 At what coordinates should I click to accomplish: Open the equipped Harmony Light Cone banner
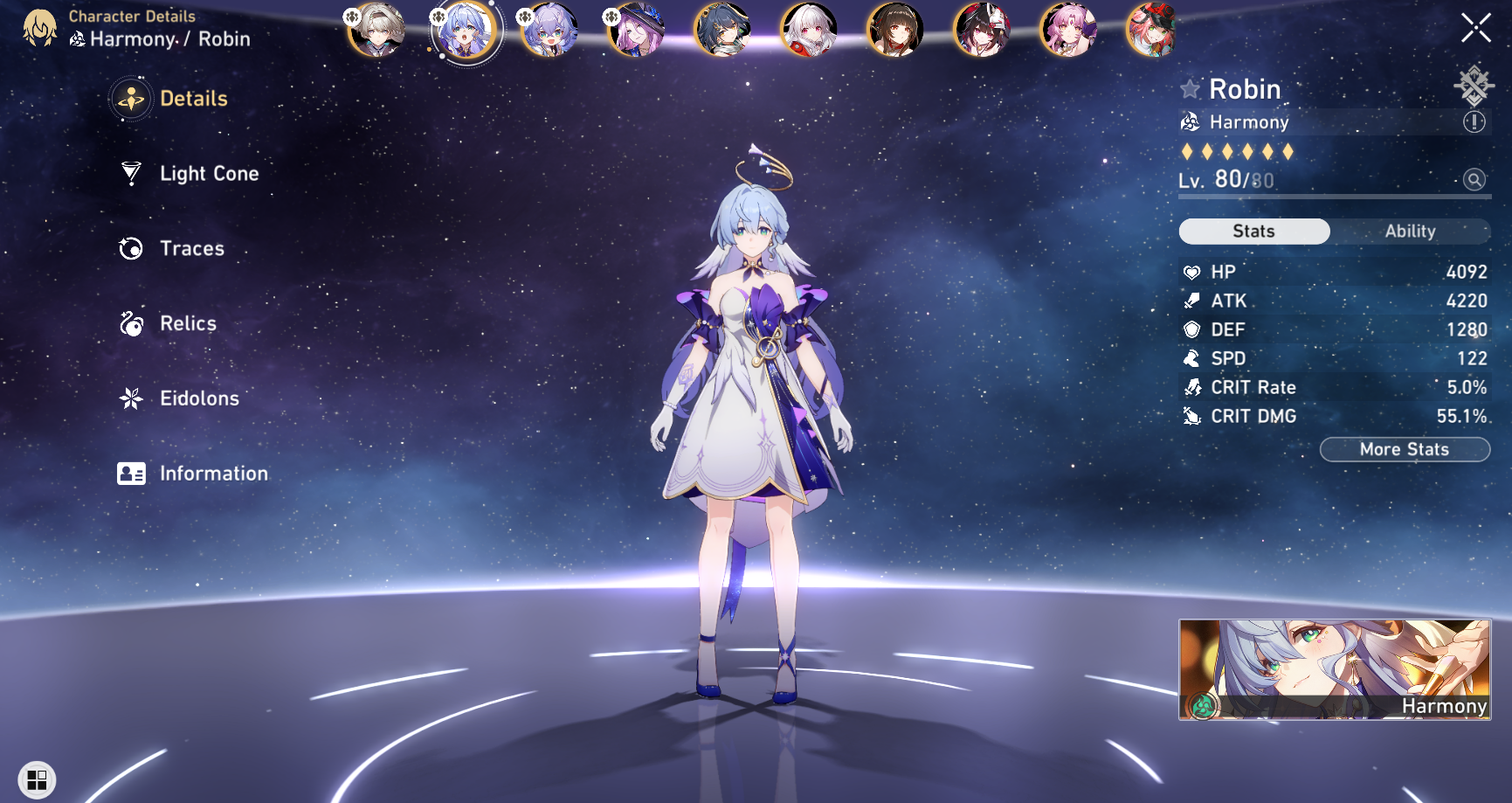coord(1336,668)
